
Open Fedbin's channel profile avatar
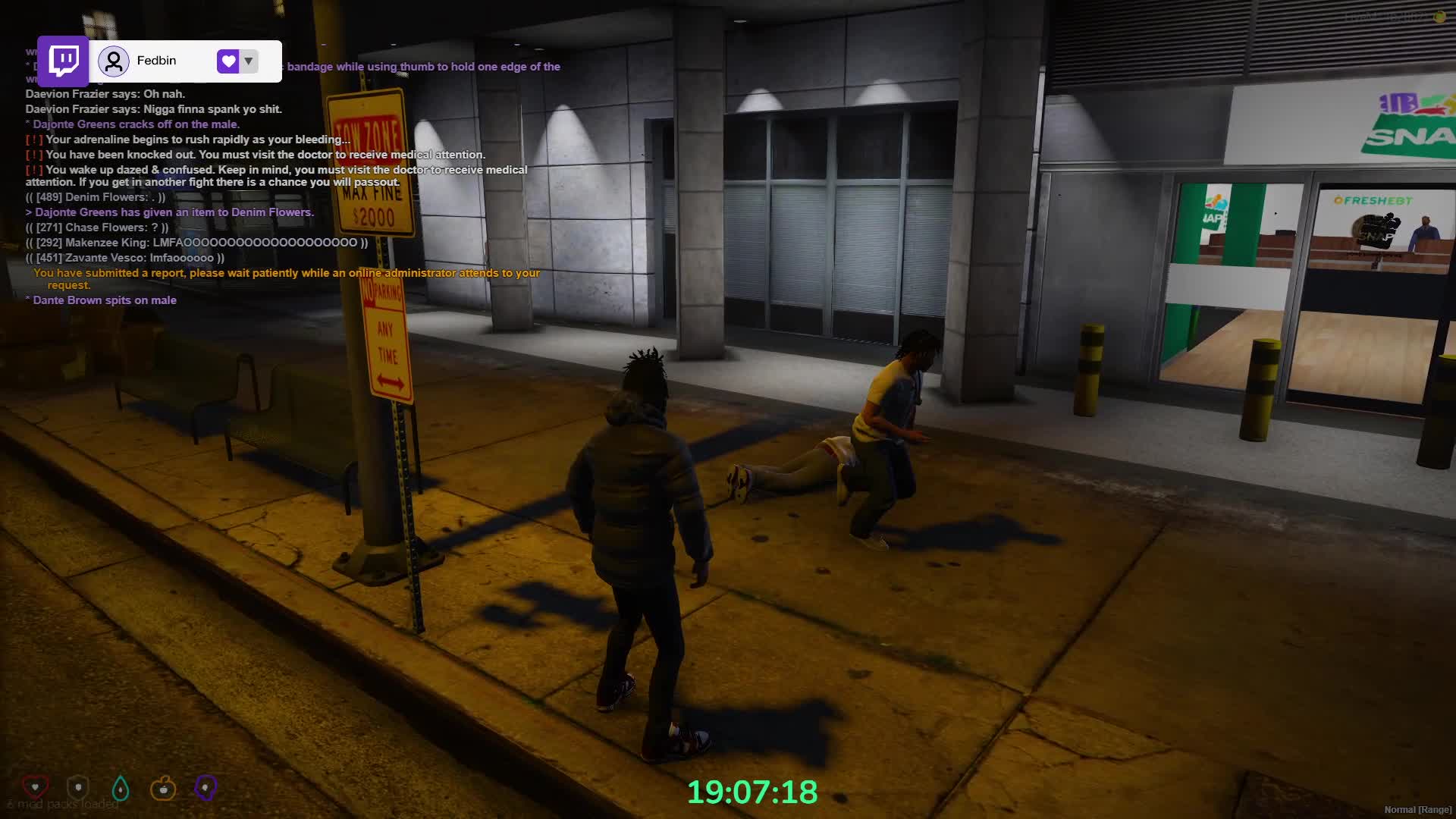(x=114, y=61)
